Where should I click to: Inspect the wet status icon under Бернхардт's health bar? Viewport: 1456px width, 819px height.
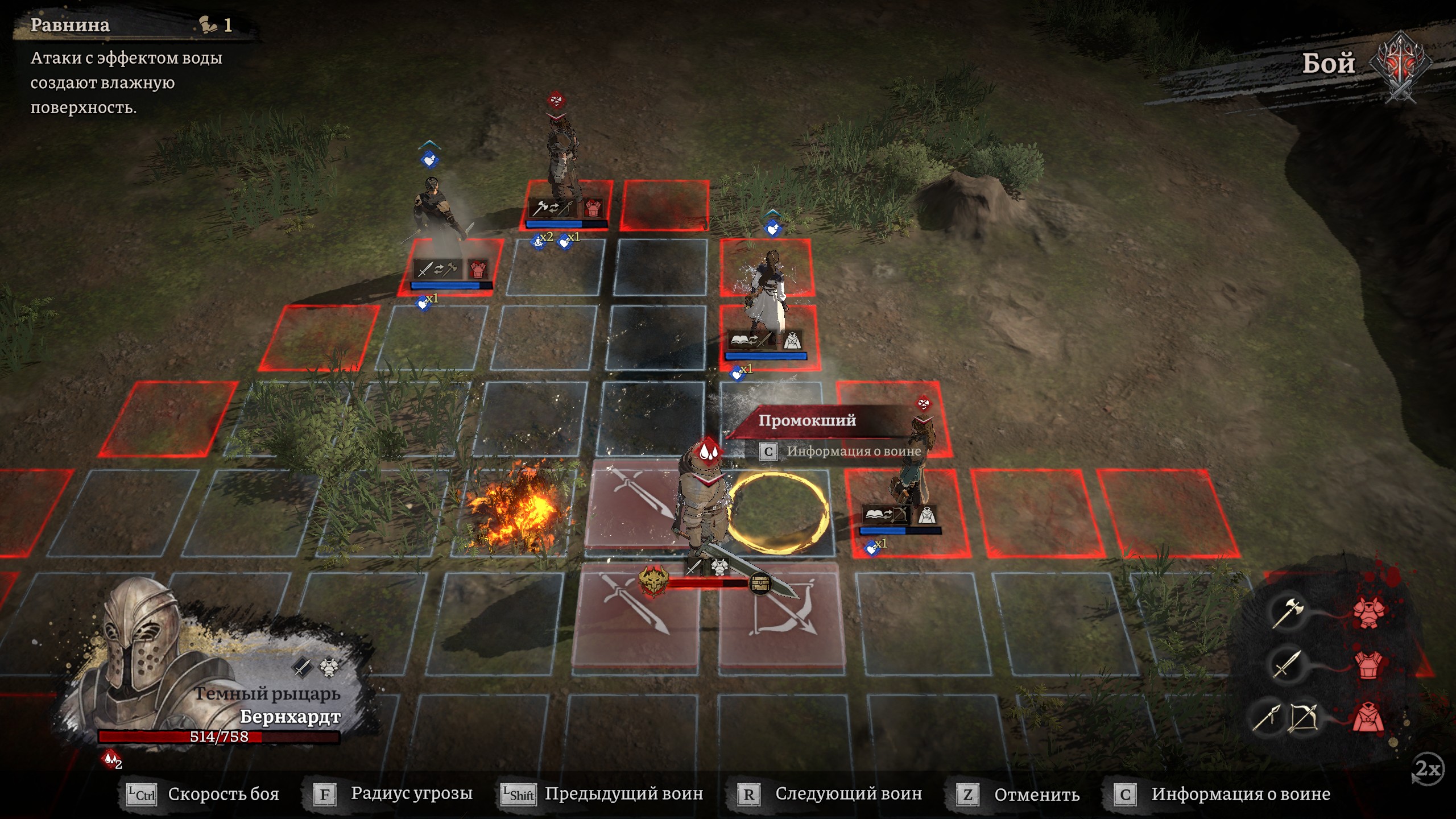[x=111, y=759]
